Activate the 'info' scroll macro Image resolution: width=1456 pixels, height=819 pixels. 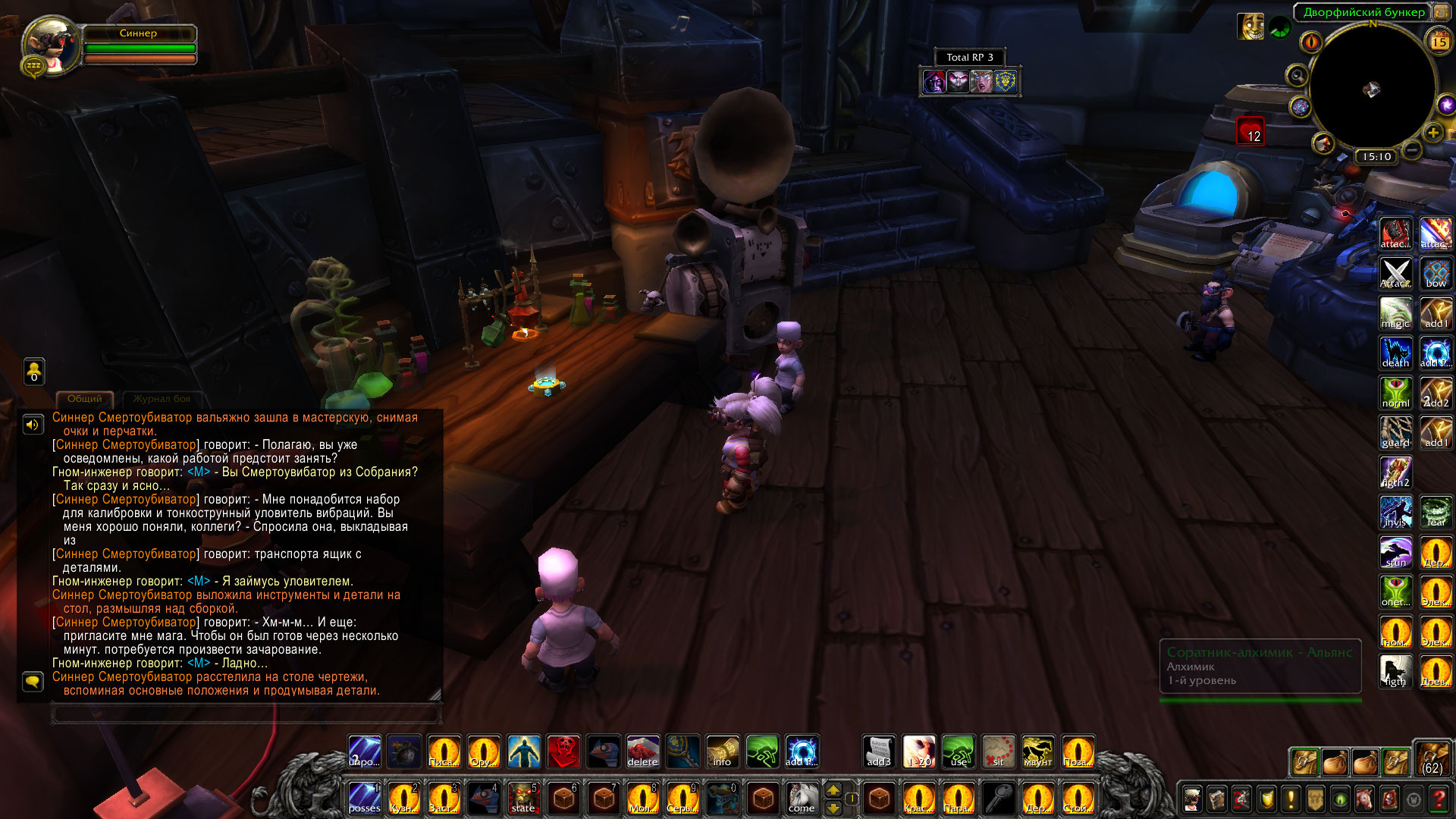pyautogui.click(x=722, y=752)
